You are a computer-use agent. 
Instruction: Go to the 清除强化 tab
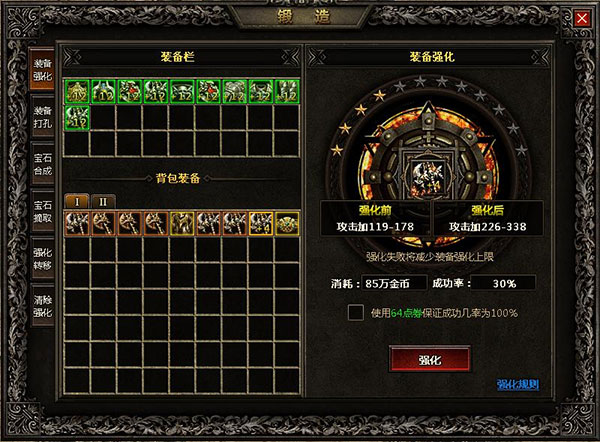pos(43,305)
